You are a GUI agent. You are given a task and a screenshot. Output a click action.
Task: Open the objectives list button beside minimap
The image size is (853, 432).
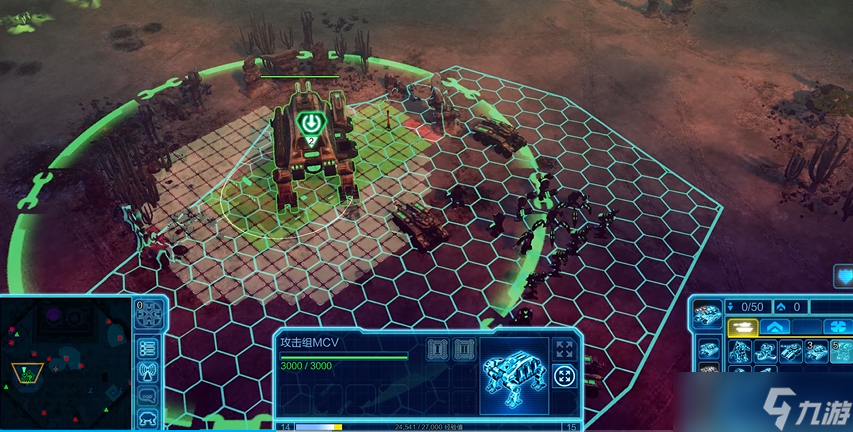click(148, 347)
